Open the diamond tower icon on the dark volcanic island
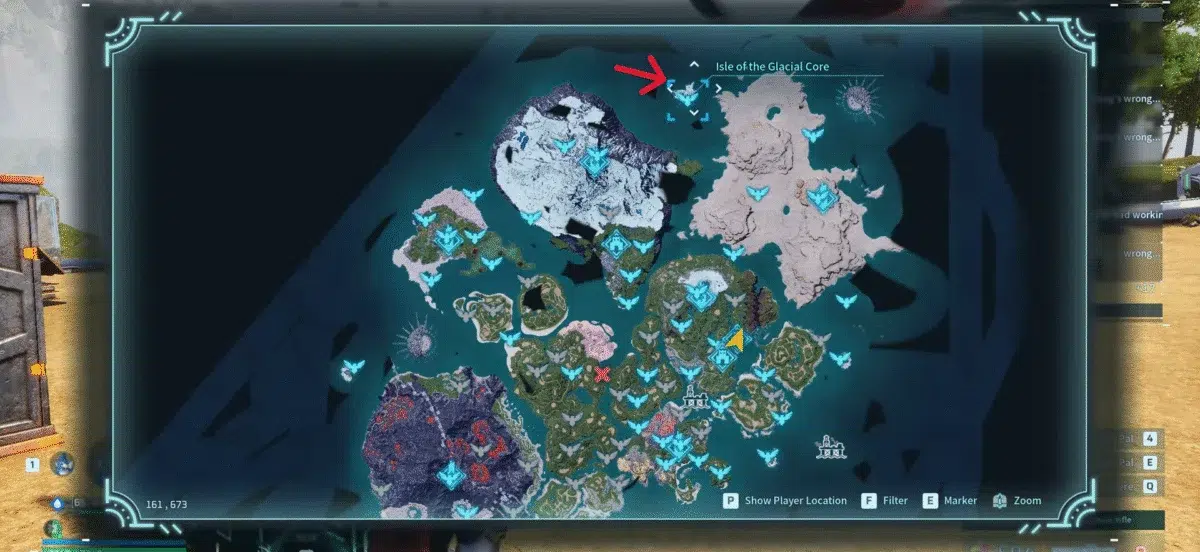 tap(452, 474)
